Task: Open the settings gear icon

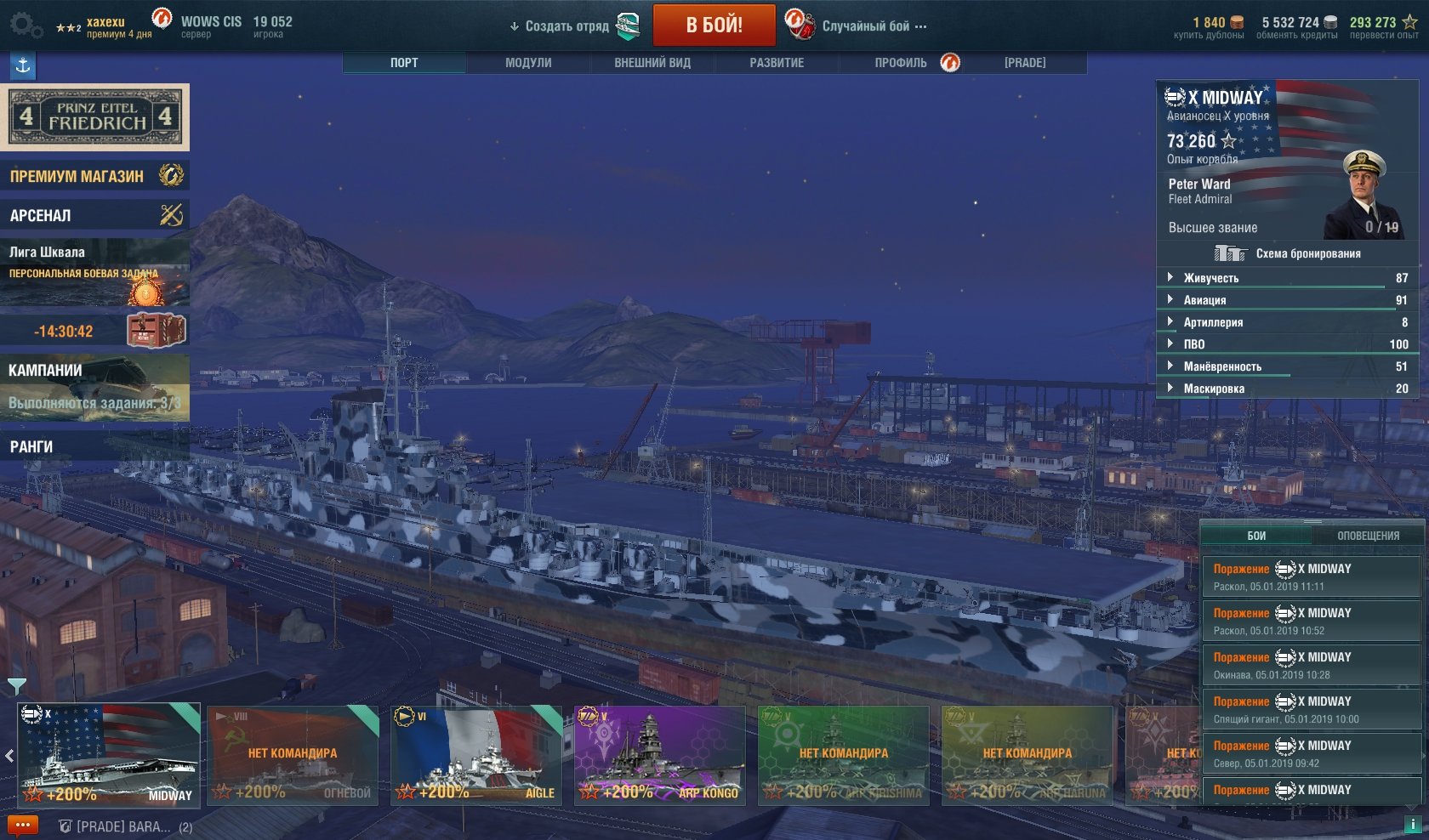Action: pos(25,26)
